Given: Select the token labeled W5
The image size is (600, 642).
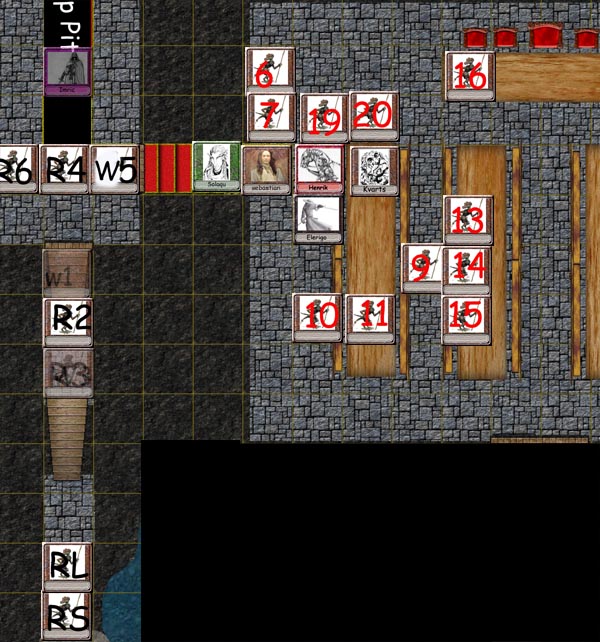Looking at the screenshot, I should [115, 170].
